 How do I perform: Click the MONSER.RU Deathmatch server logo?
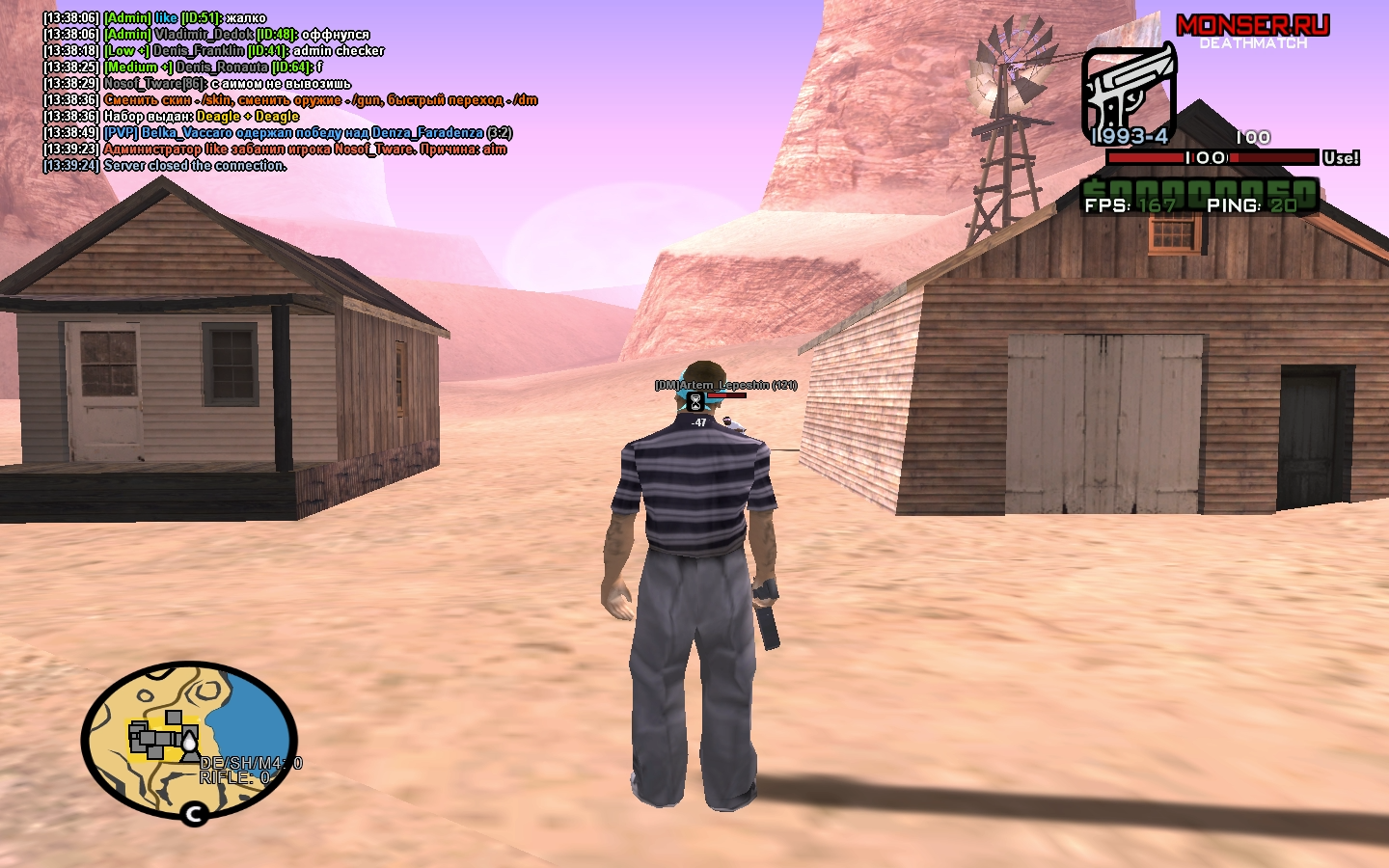[1252, 31]
